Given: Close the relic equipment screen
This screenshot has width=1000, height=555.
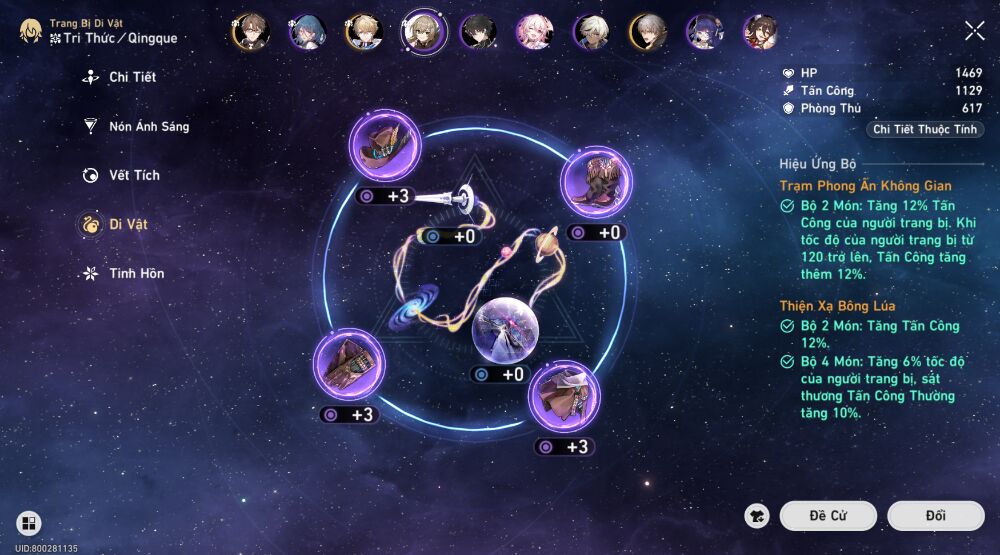Looking at the screenshot, I should click(974, 31).
